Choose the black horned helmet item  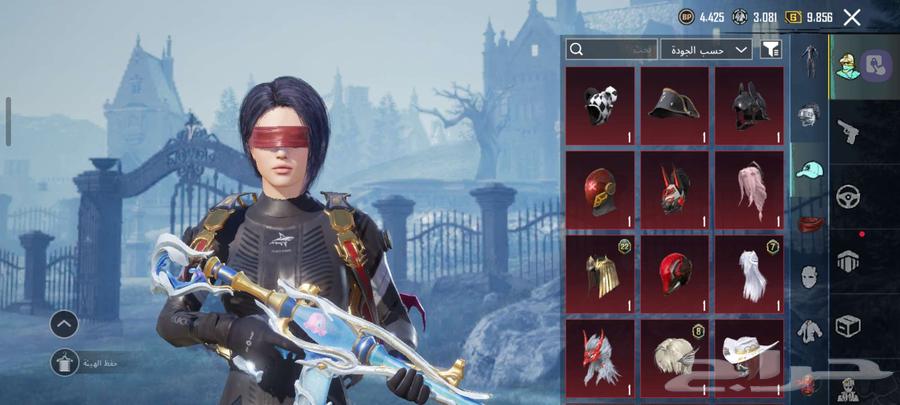click(x=749, y=102)
